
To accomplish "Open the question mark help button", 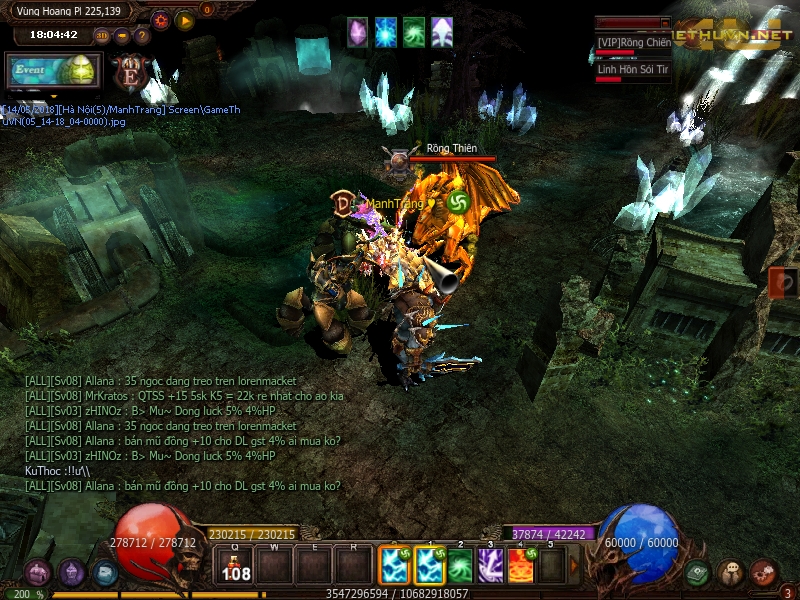I will coord(141,36).
